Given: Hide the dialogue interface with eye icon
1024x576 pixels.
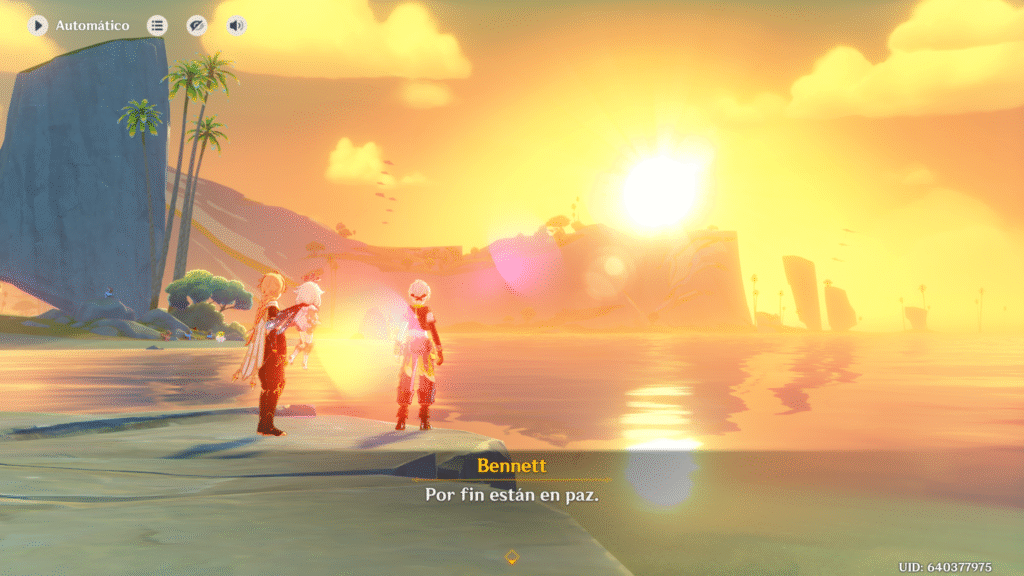Looking at the screenshot, I should 197,25.
